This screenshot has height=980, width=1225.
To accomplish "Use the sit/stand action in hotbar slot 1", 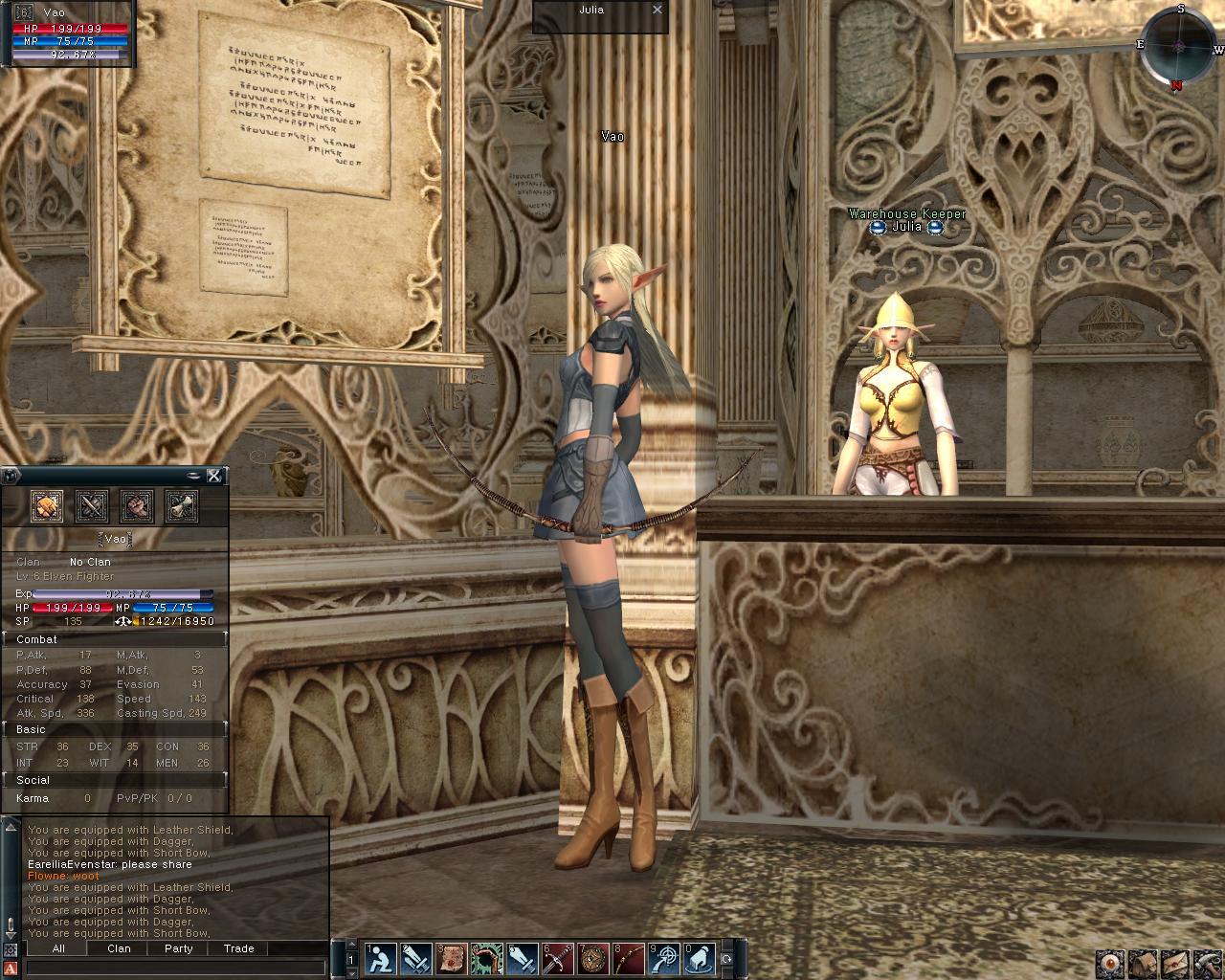I will pyautogui.click(x=380, y=958).
